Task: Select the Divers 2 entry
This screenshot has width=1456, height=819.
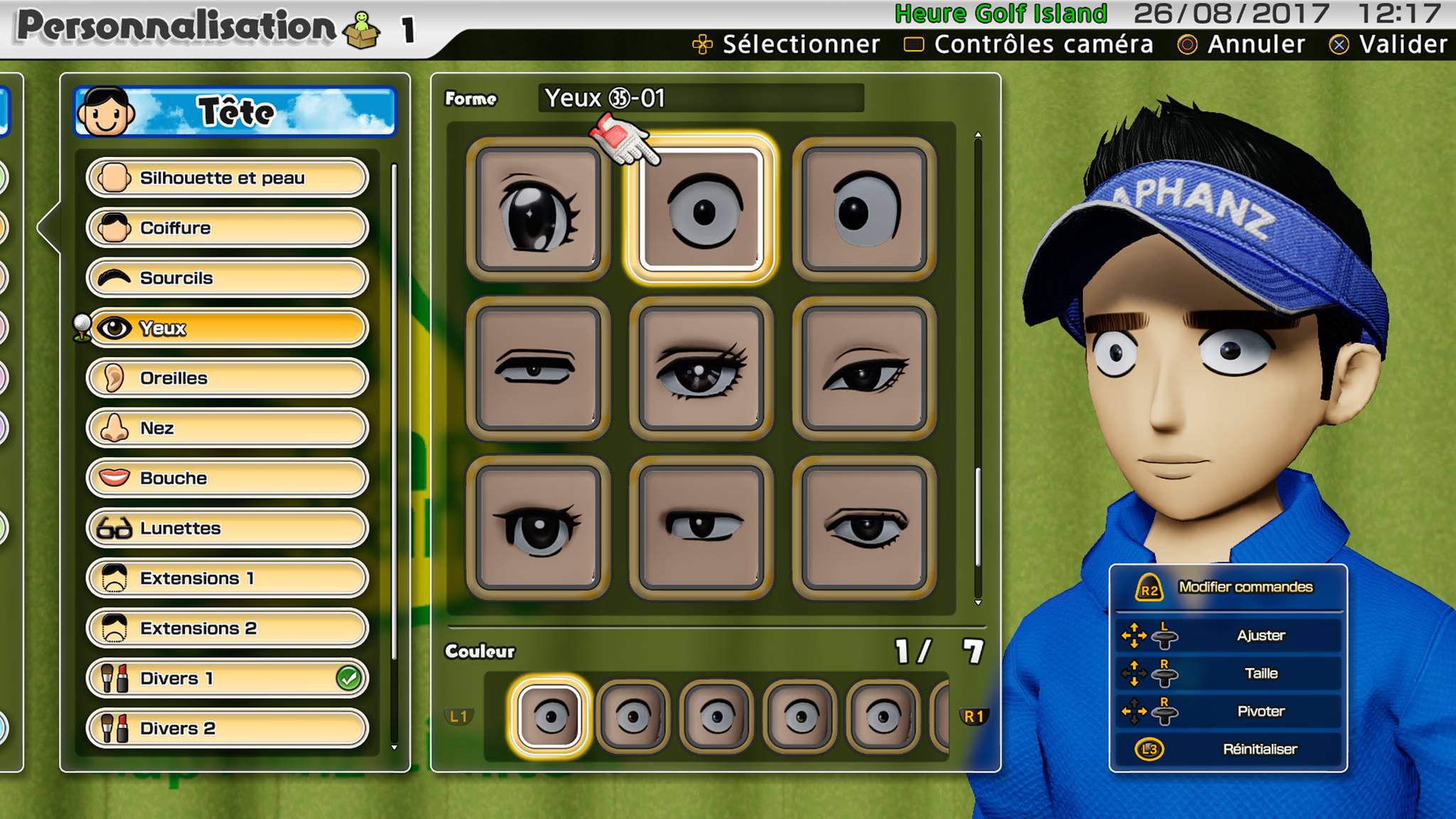Action: 227,729
